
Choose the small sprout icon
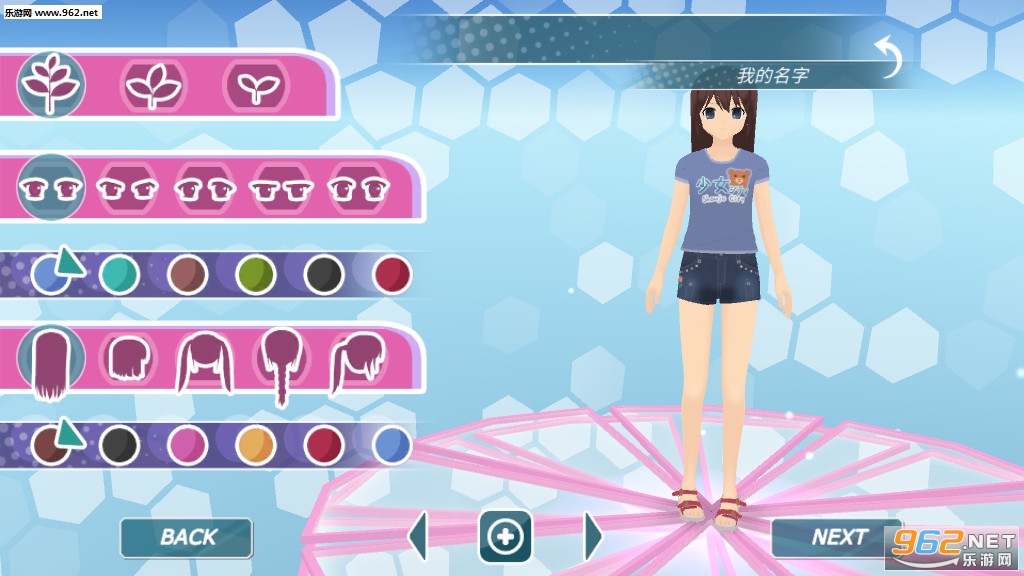tap(257, 86)
